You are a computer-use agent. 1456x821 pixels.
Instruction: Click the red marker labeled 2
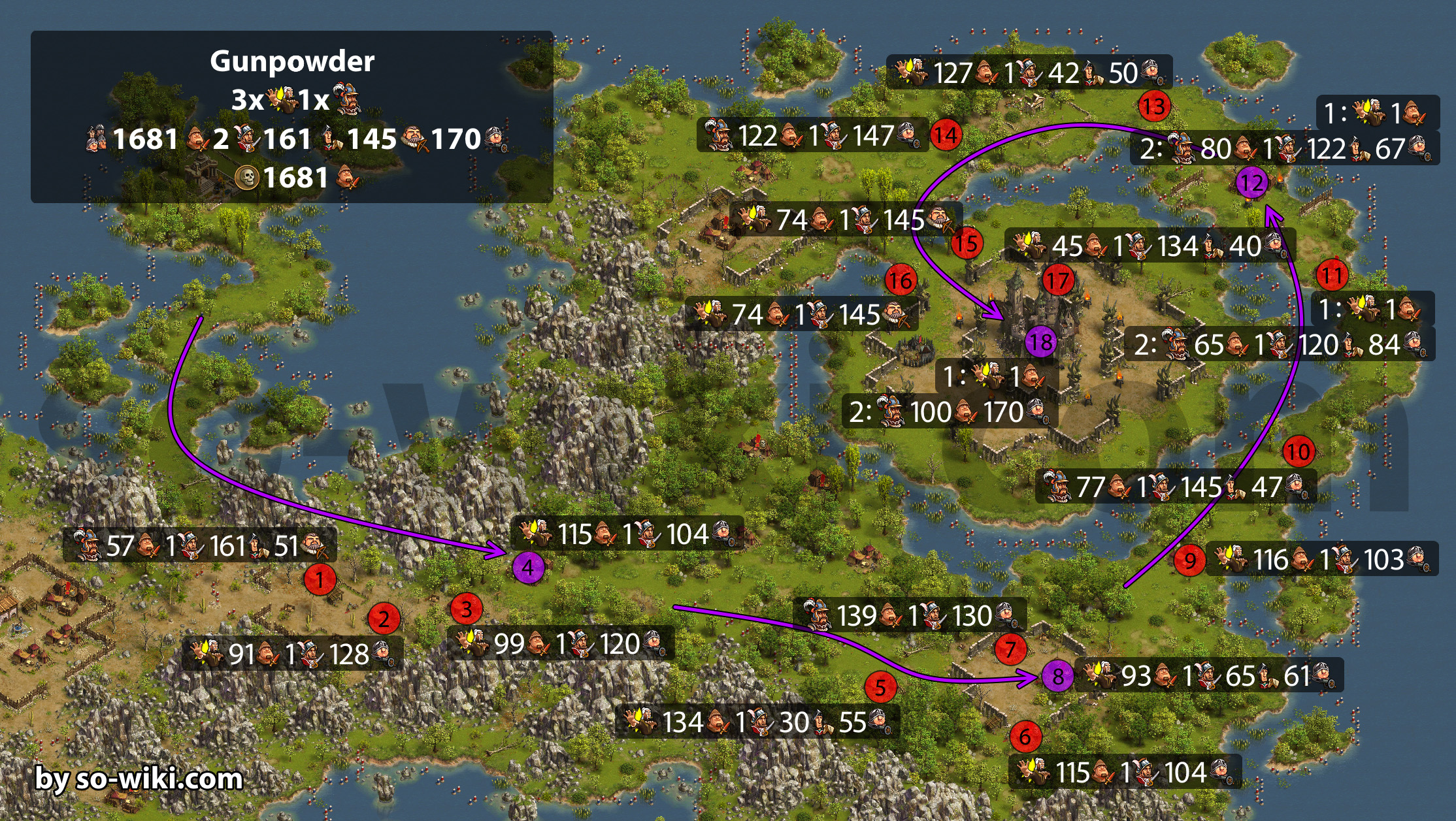tap(384, 619)
